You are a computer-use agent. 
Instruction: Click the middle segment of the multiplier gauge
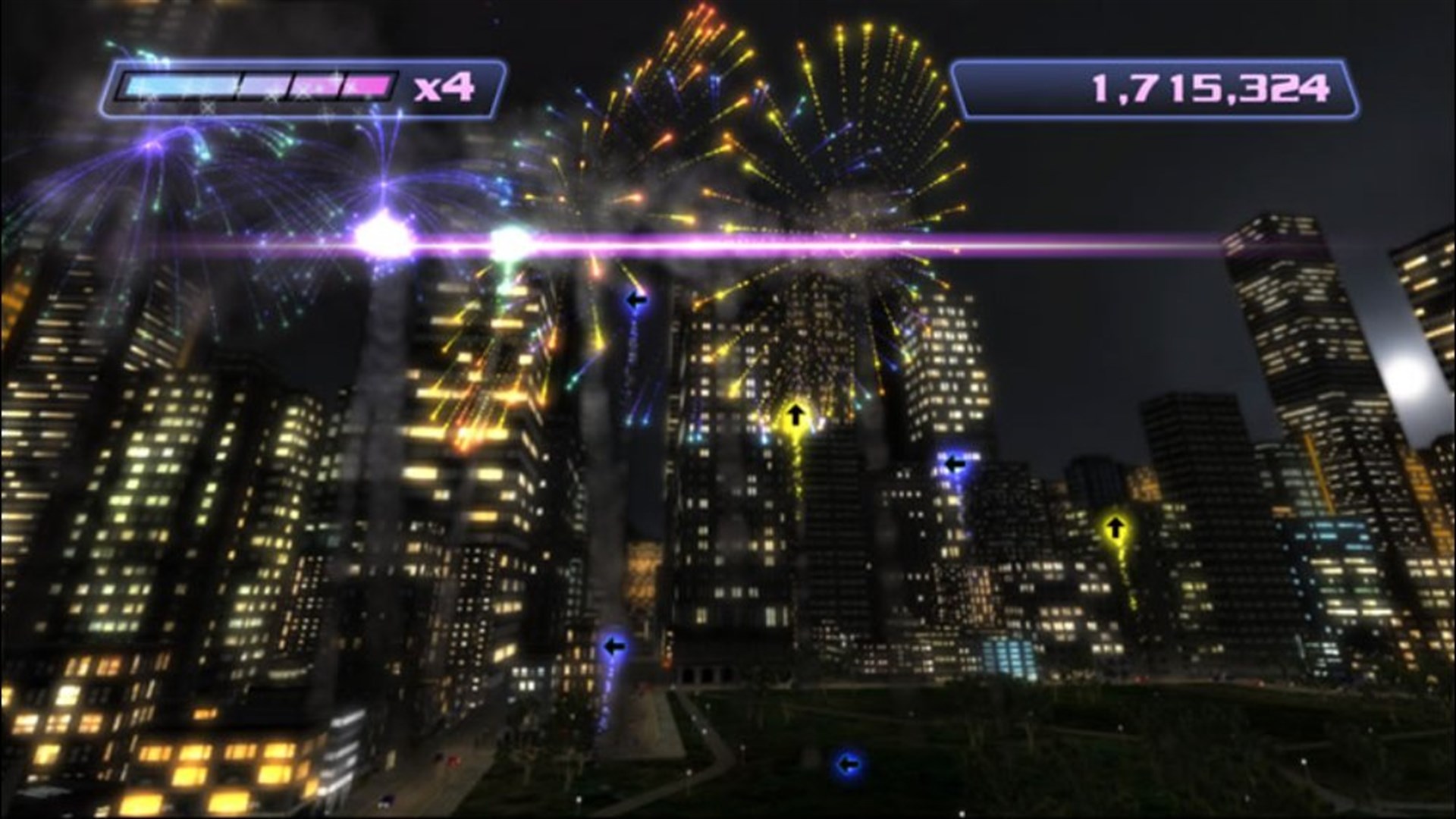pyautogui.click(x=262, y=85)
